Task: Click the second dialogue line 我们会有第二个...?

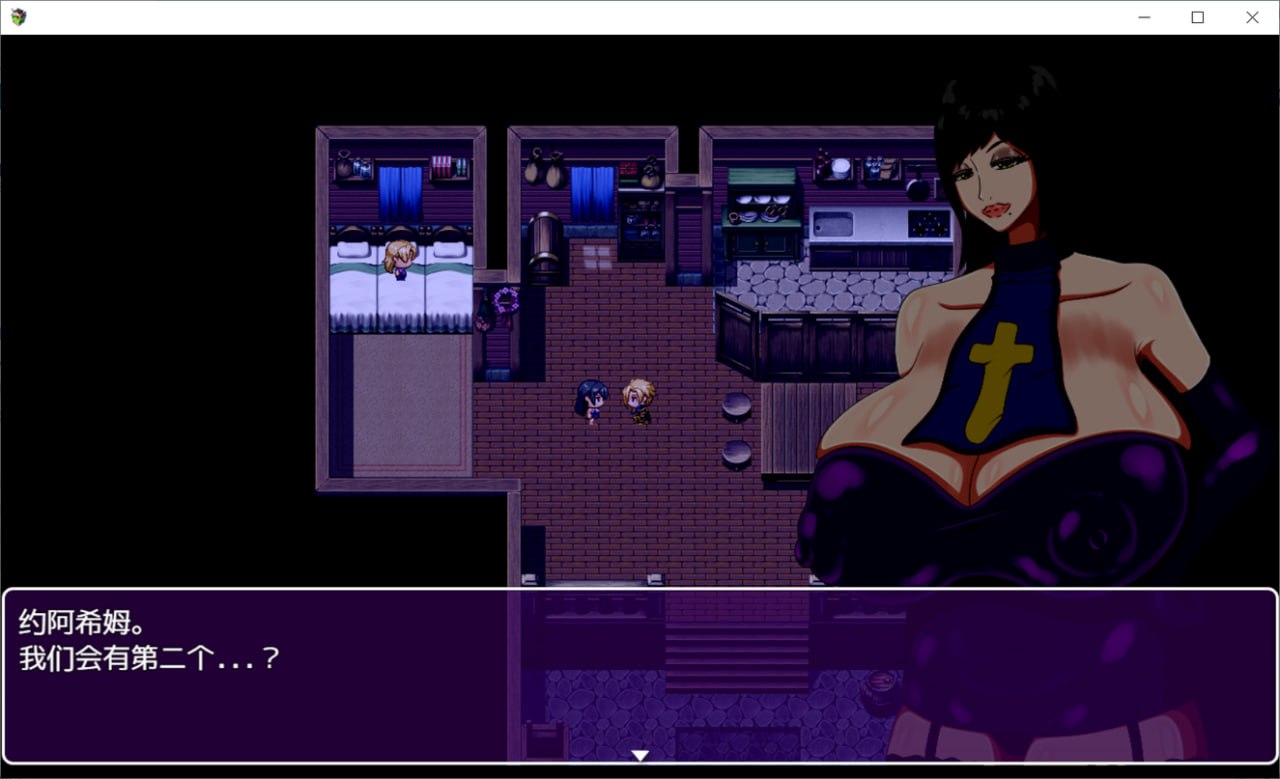Action: click(x=145, y=657)
